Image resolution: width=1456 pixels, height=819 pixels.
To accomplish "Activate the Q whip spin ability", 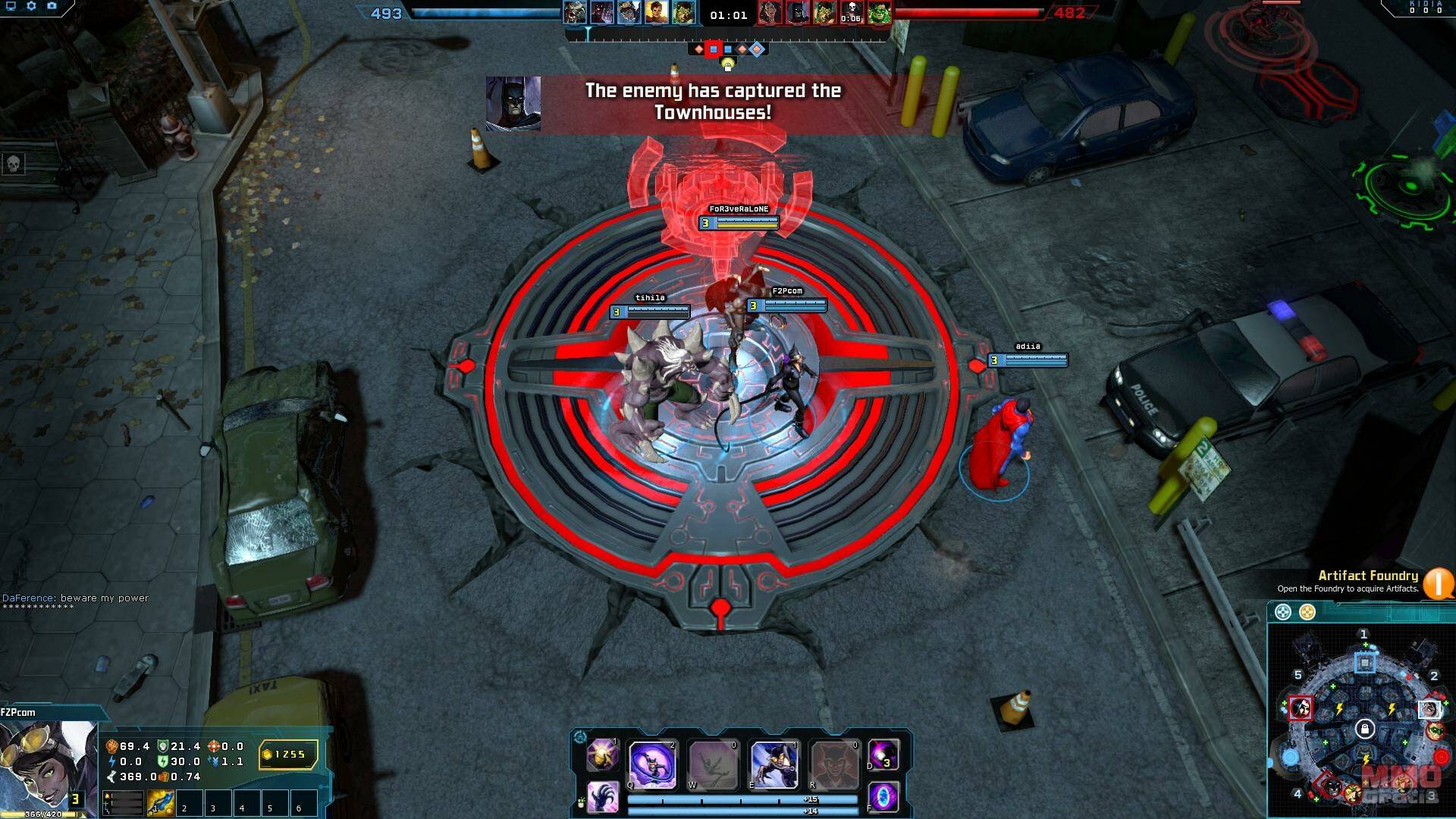I will (652, 764).
